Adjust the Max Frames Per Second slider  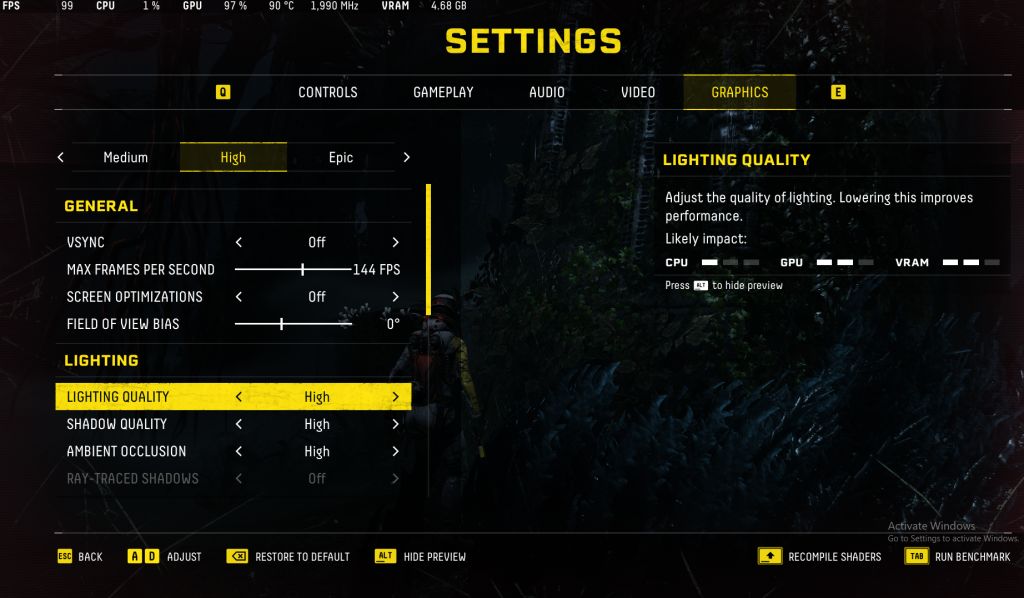[303, 269]
